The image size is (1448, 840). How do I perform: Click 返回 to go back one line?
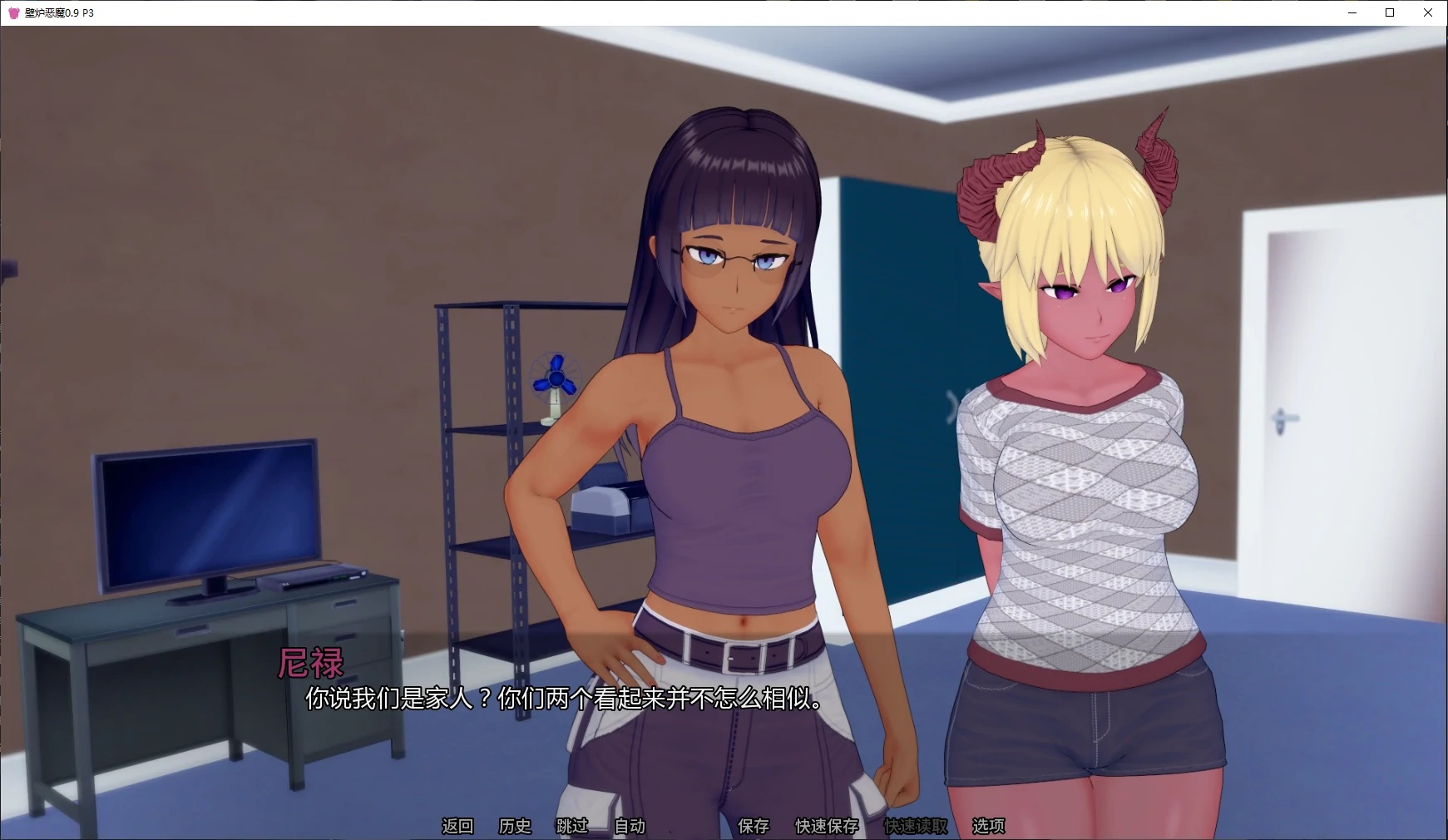(457, 827)
